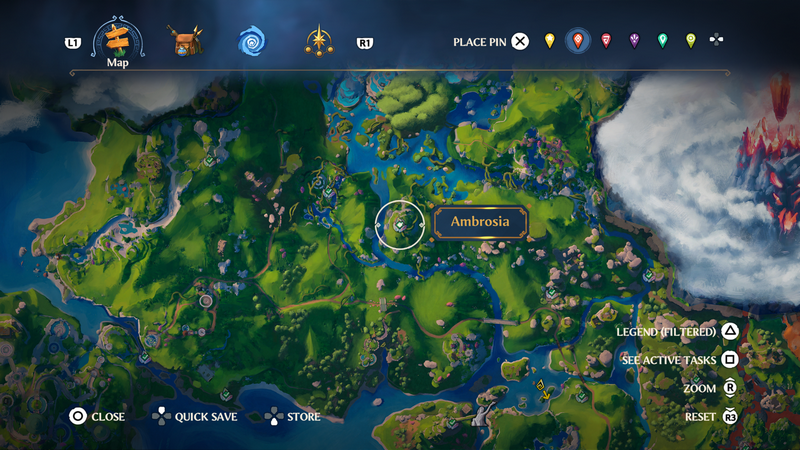
Task: Switch to the blue swirl tab
Action: point(251,41)
